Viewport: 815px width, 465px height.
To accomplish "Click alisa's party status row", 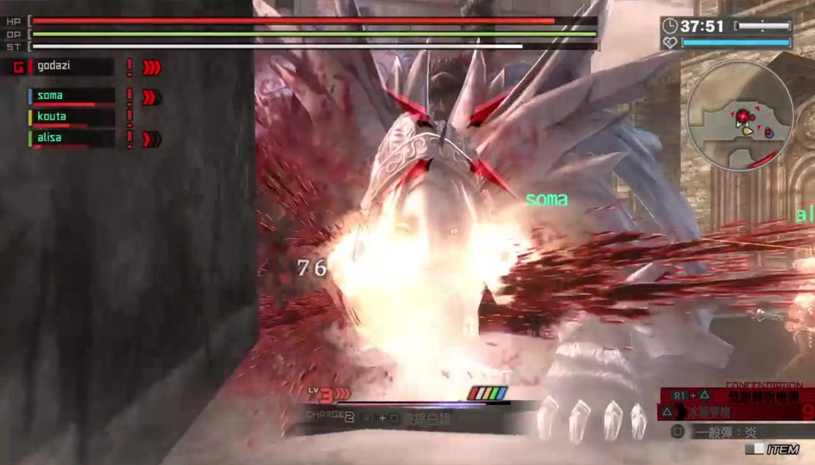I will pyautogui.click(x=70, y=139).
